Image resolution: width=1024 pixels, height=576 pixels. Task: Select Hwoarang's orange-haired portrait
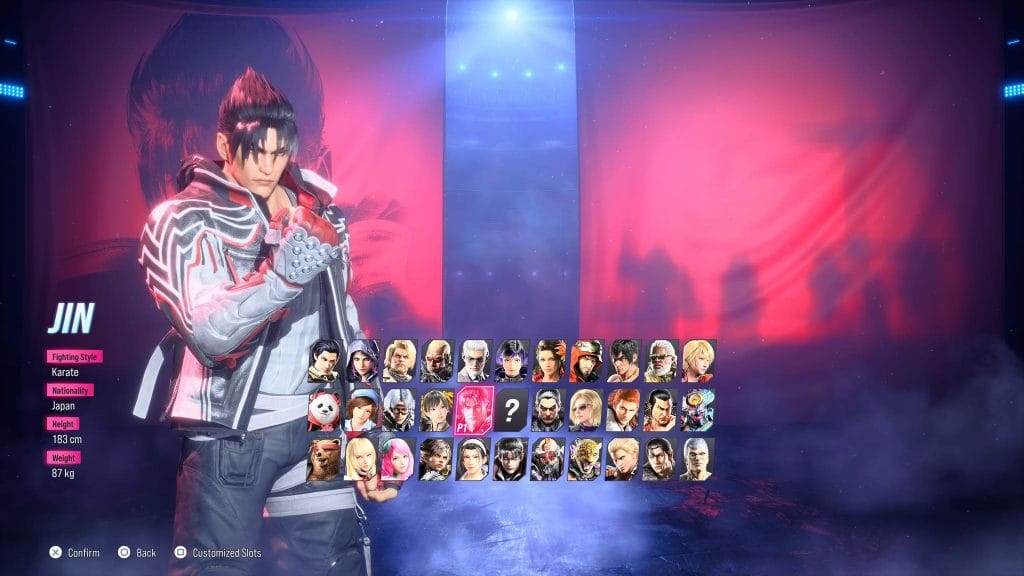click(x=622, y=410)
